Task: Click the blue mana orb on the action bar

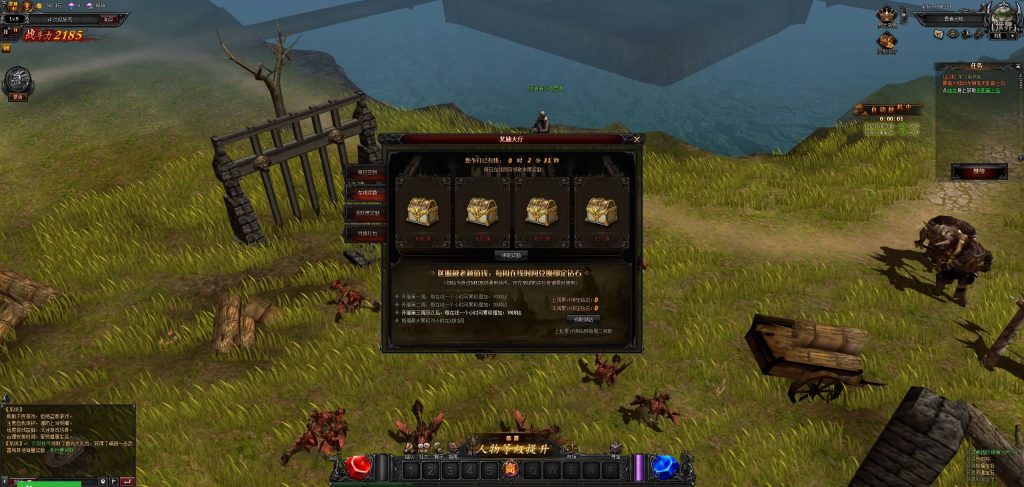Action: click(x=663, y=467)
